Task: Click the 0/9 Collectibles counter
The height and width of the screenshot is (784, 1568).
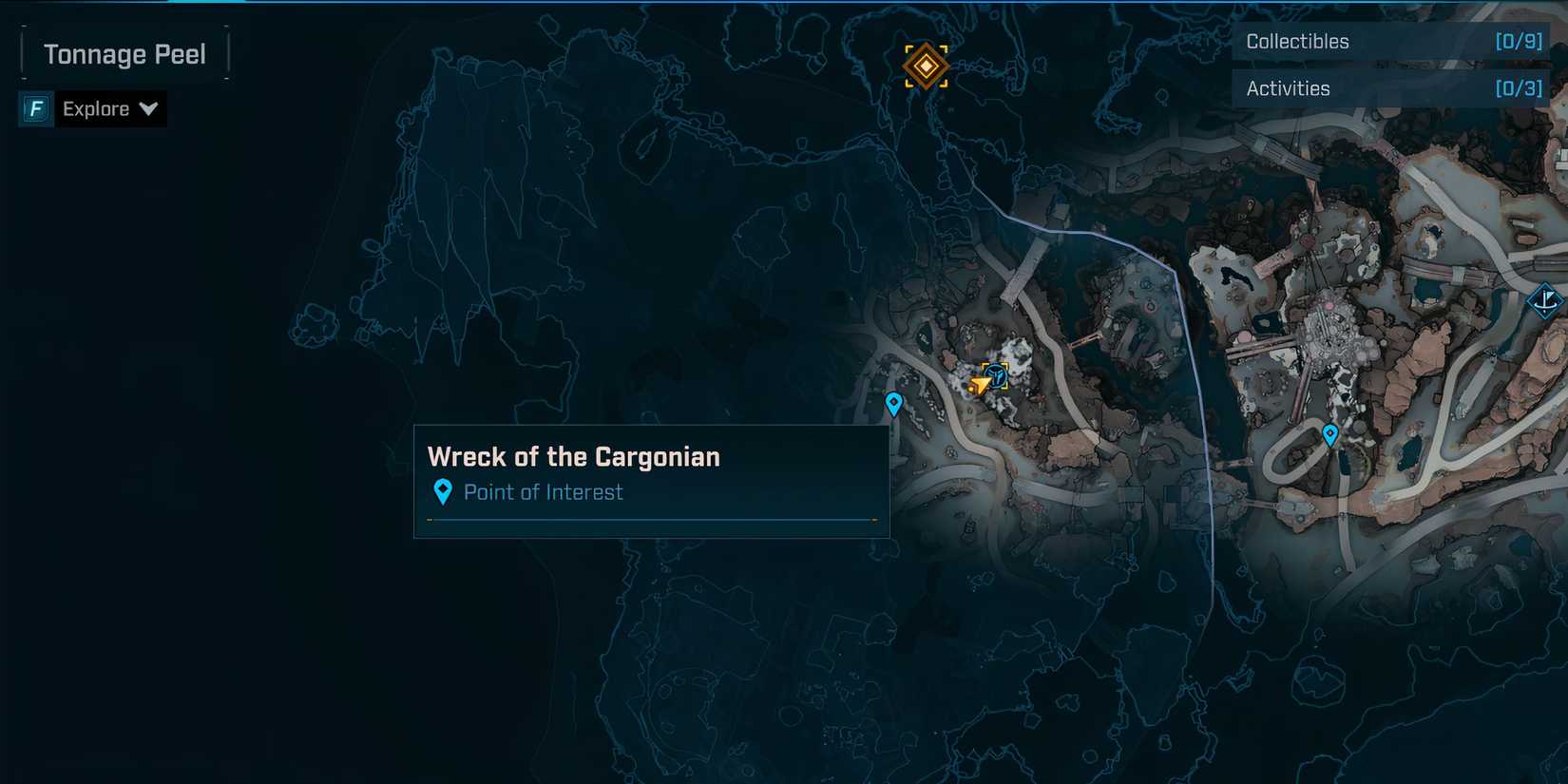Action: [1517, 41]
